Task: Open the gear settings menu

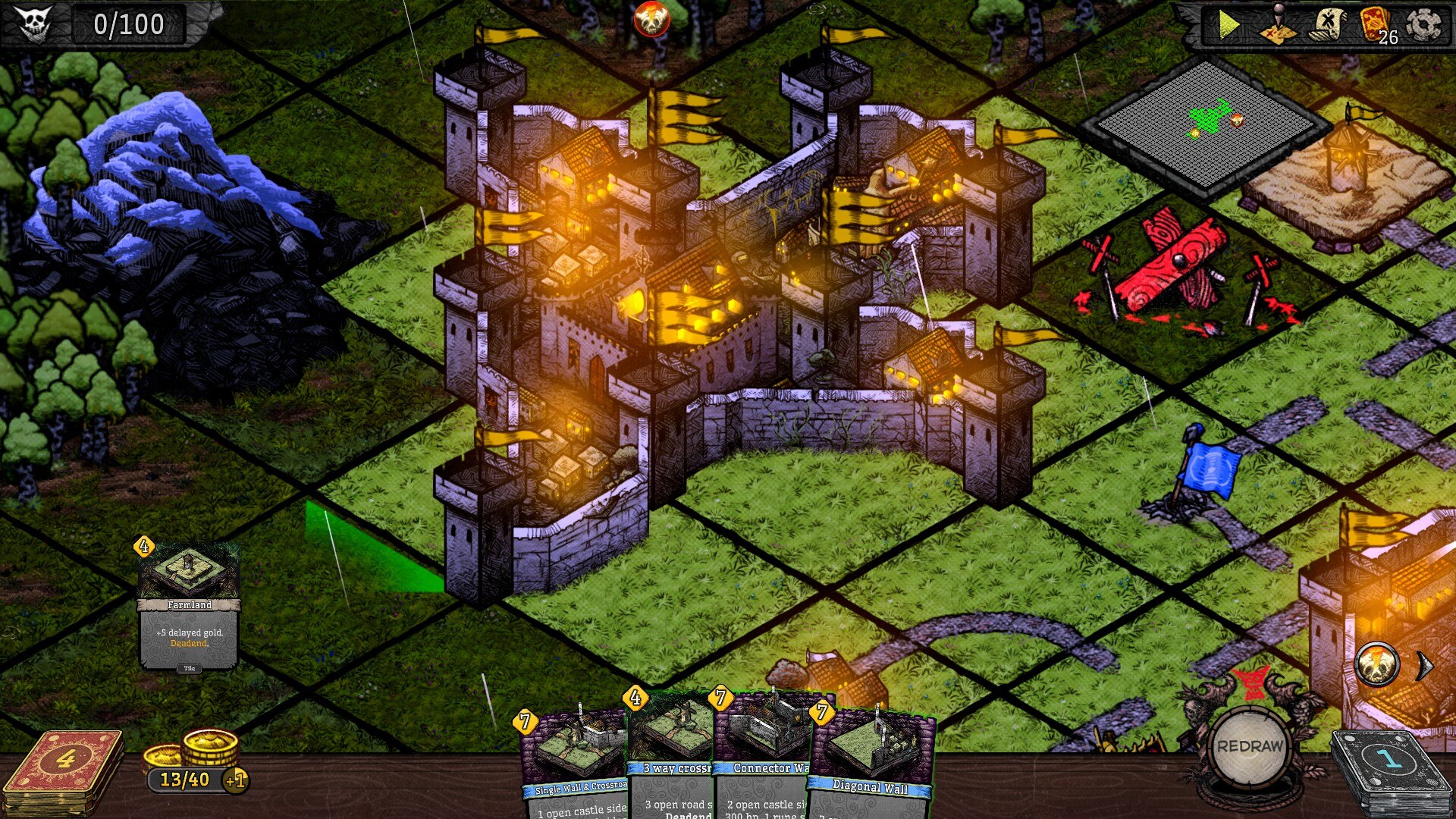Action: (x=1424, y=25)
